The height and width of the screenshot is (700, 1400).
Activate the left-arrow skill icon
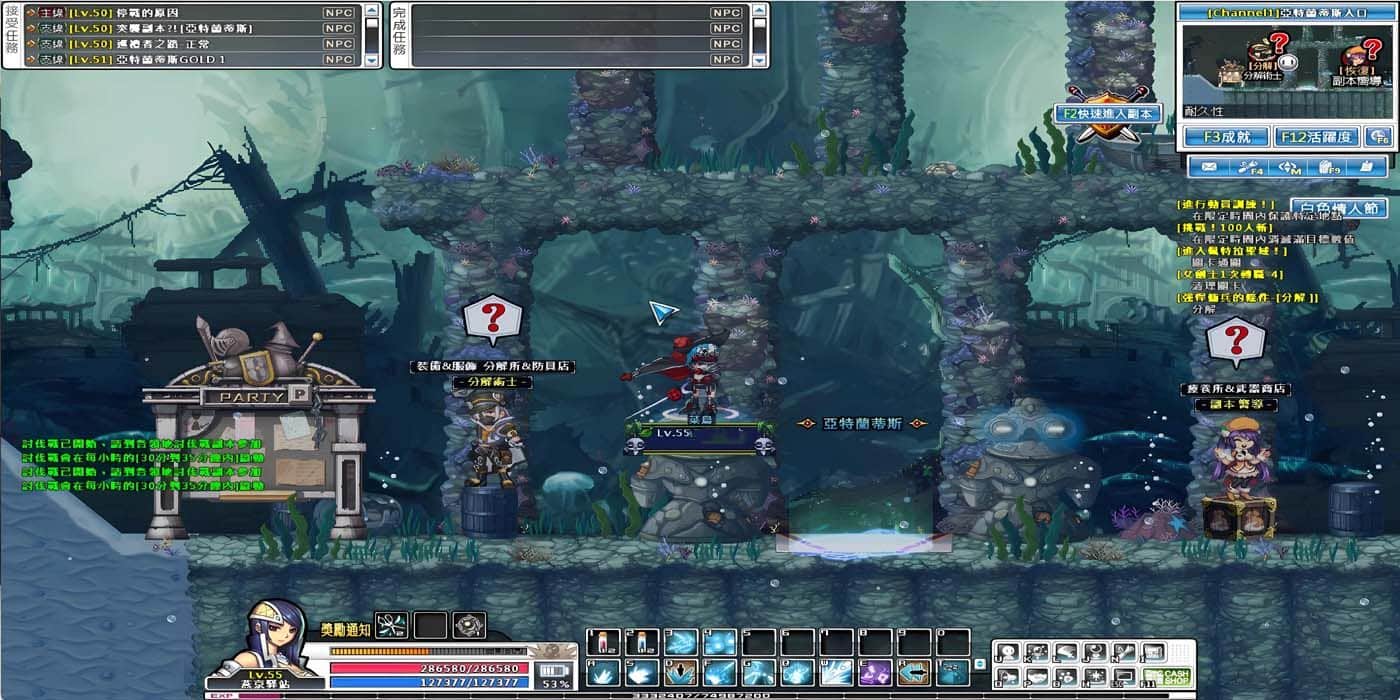coord(913,673)
